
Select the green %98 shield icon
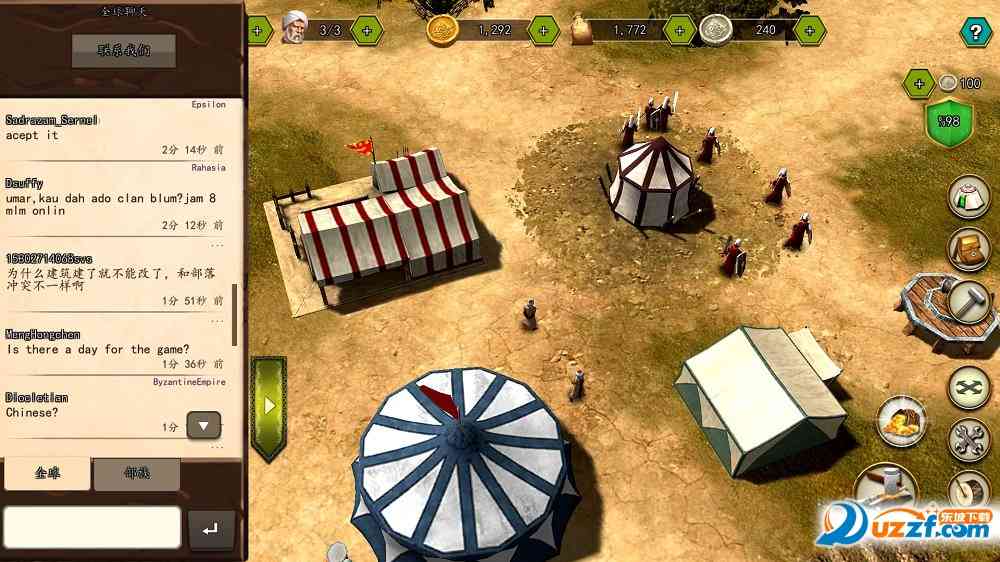click(950, 122)
